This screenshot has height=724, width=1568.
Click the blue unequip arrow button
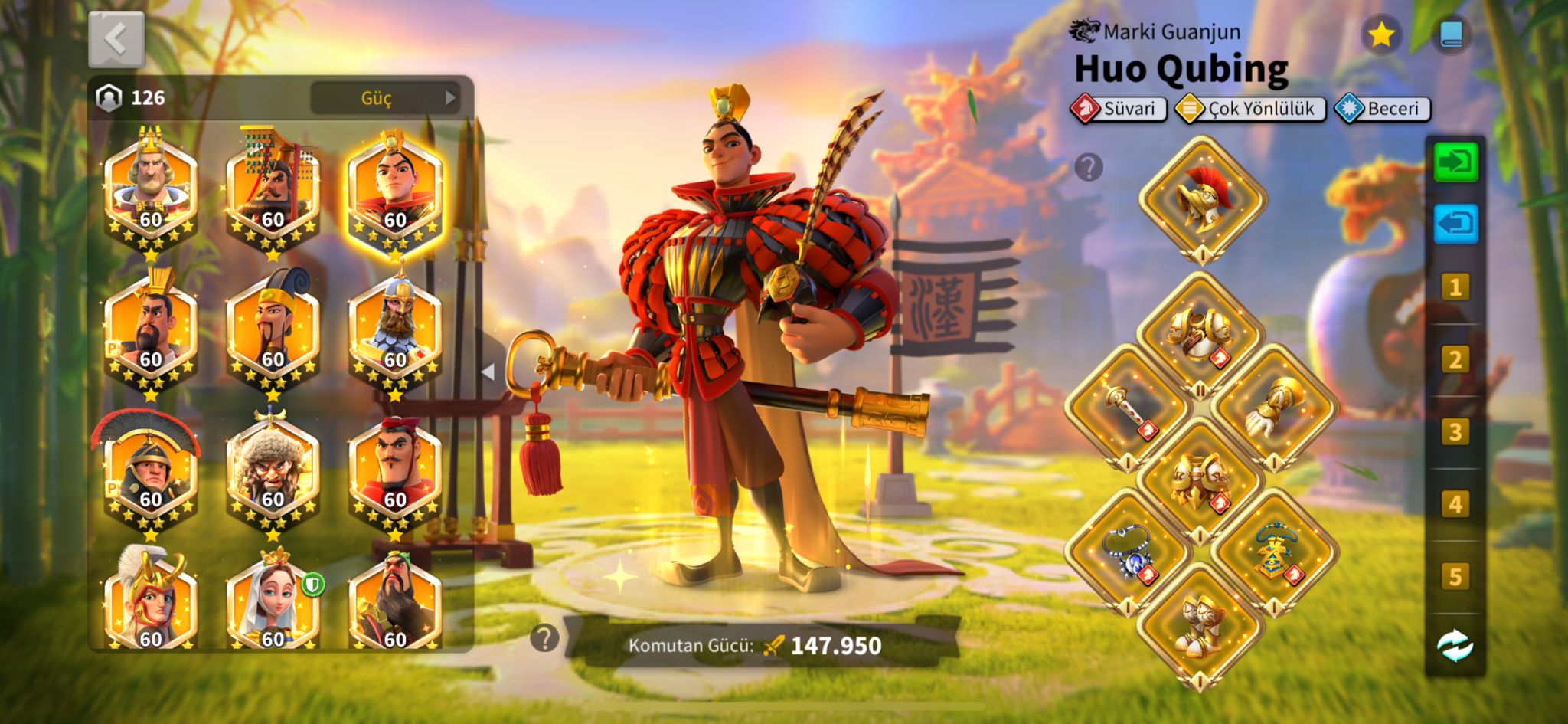[1455, 224]
